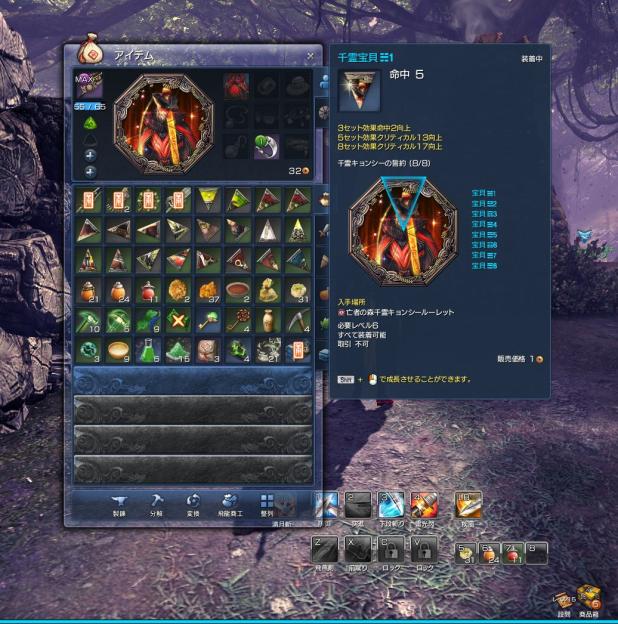
Task: Select the MAX weapon slot at top-left
Action: click(x=88, y=87)
